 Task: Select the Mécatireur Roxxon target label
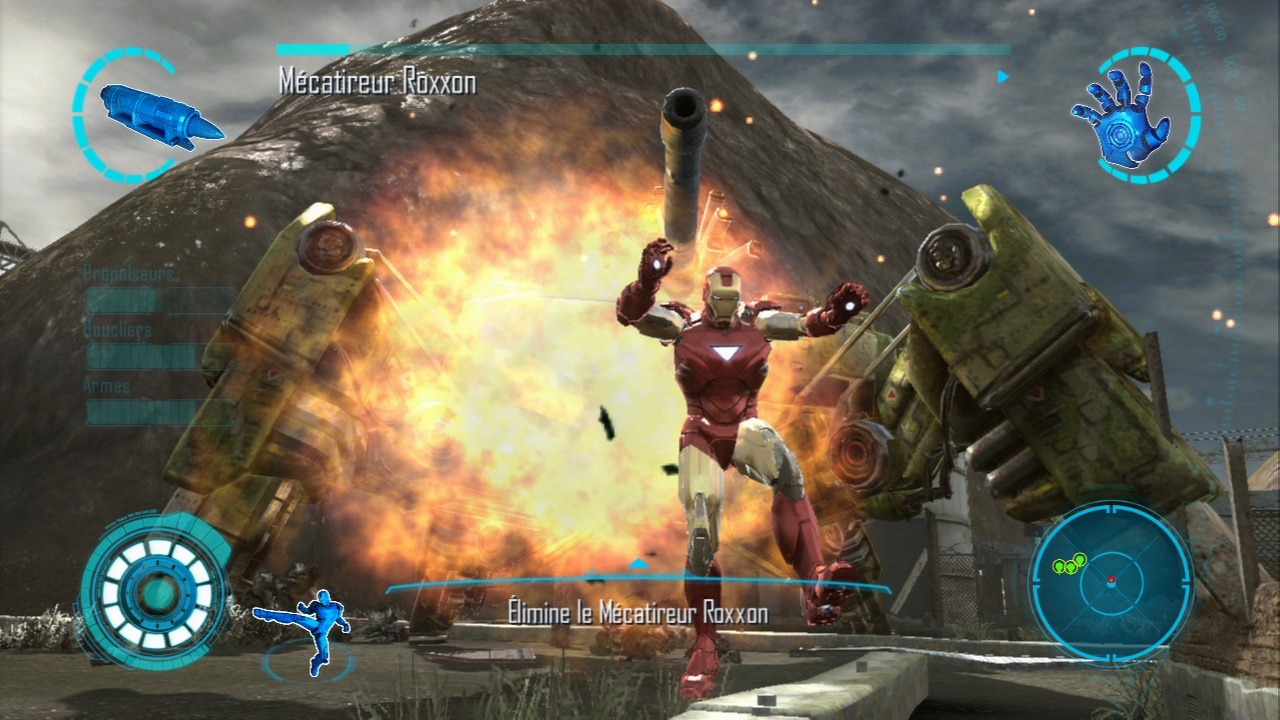[377, 83]
